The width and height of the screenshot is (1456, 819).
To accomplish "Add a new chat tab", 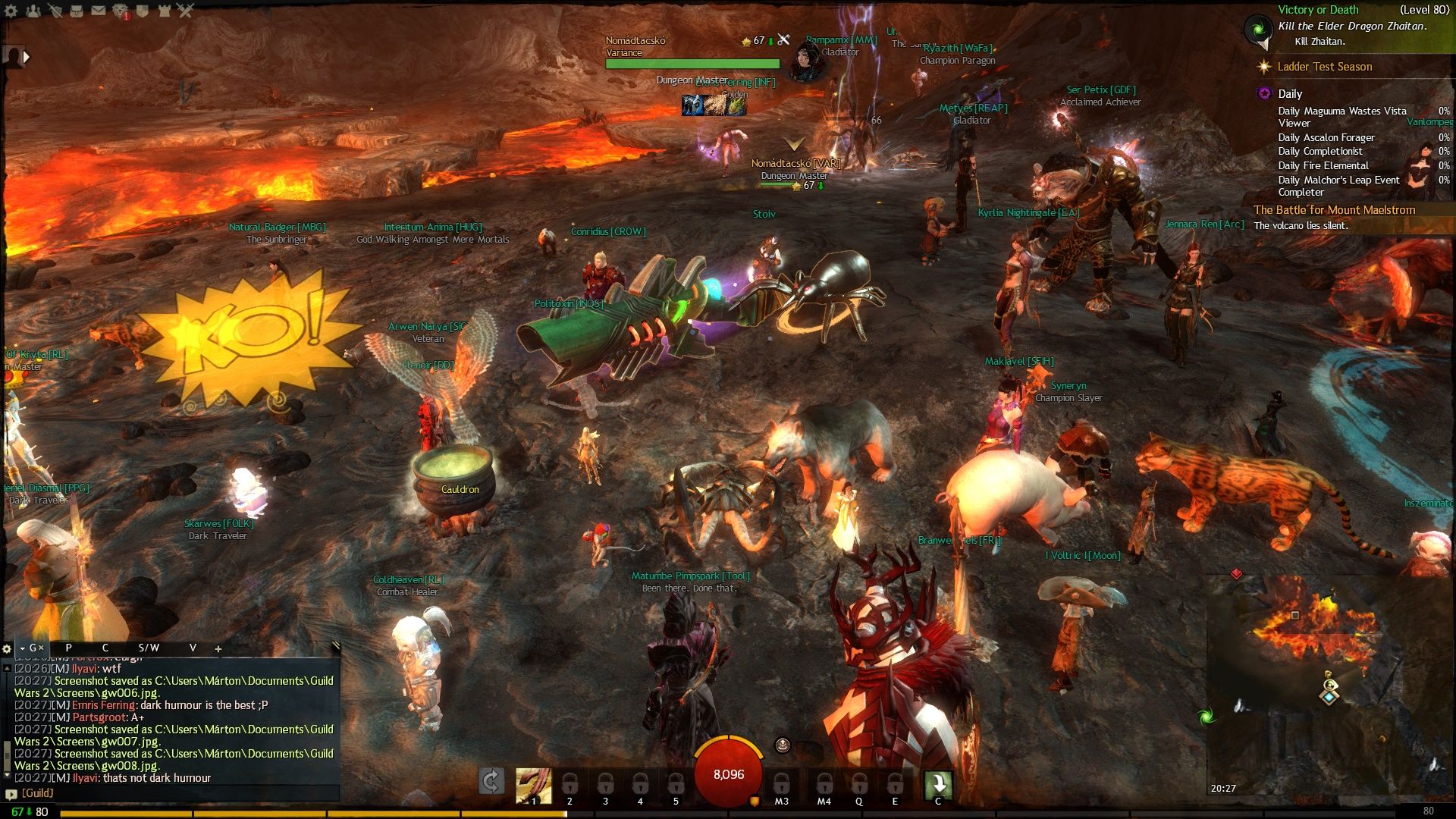I will coord(218,648).
